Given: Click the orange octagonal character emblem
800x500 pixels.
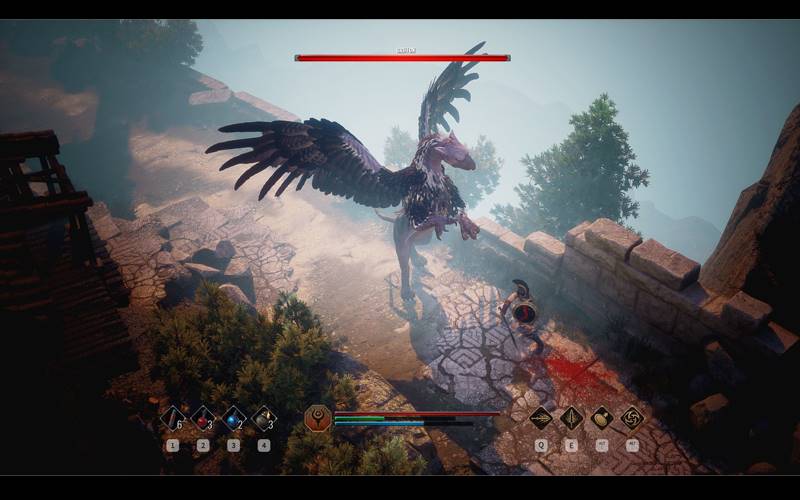Looking at the screenshot, I should point(318,418).
